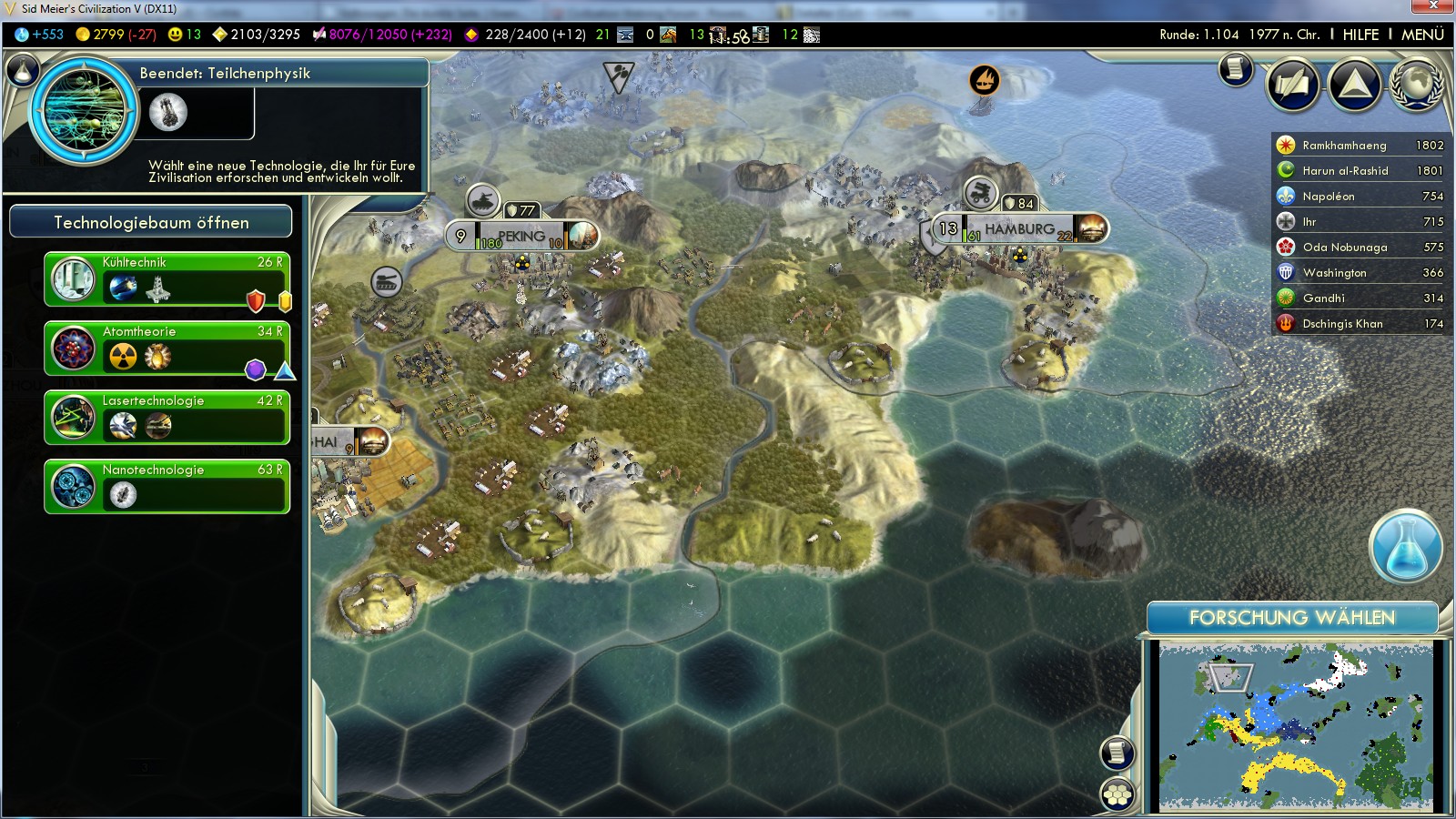Open the technology tree via Technologiebaum öffnen

tap(151, 222)
